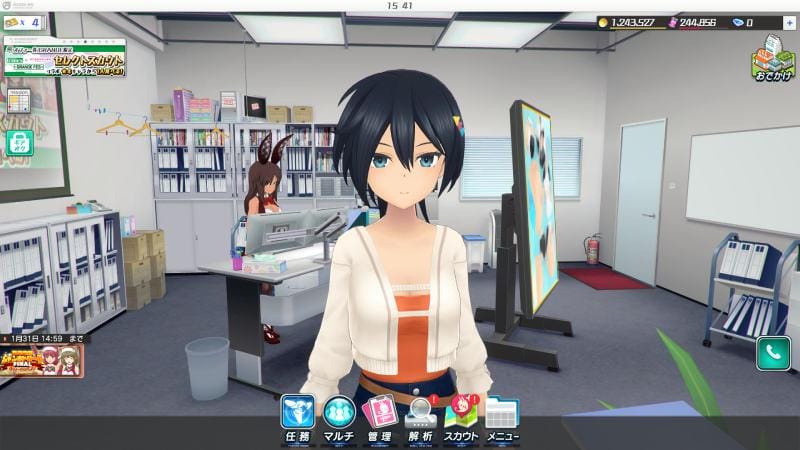Open the セレクトスカウト banner
The height and width of the screenshot is (450, 800).
(x=65, y=56)
